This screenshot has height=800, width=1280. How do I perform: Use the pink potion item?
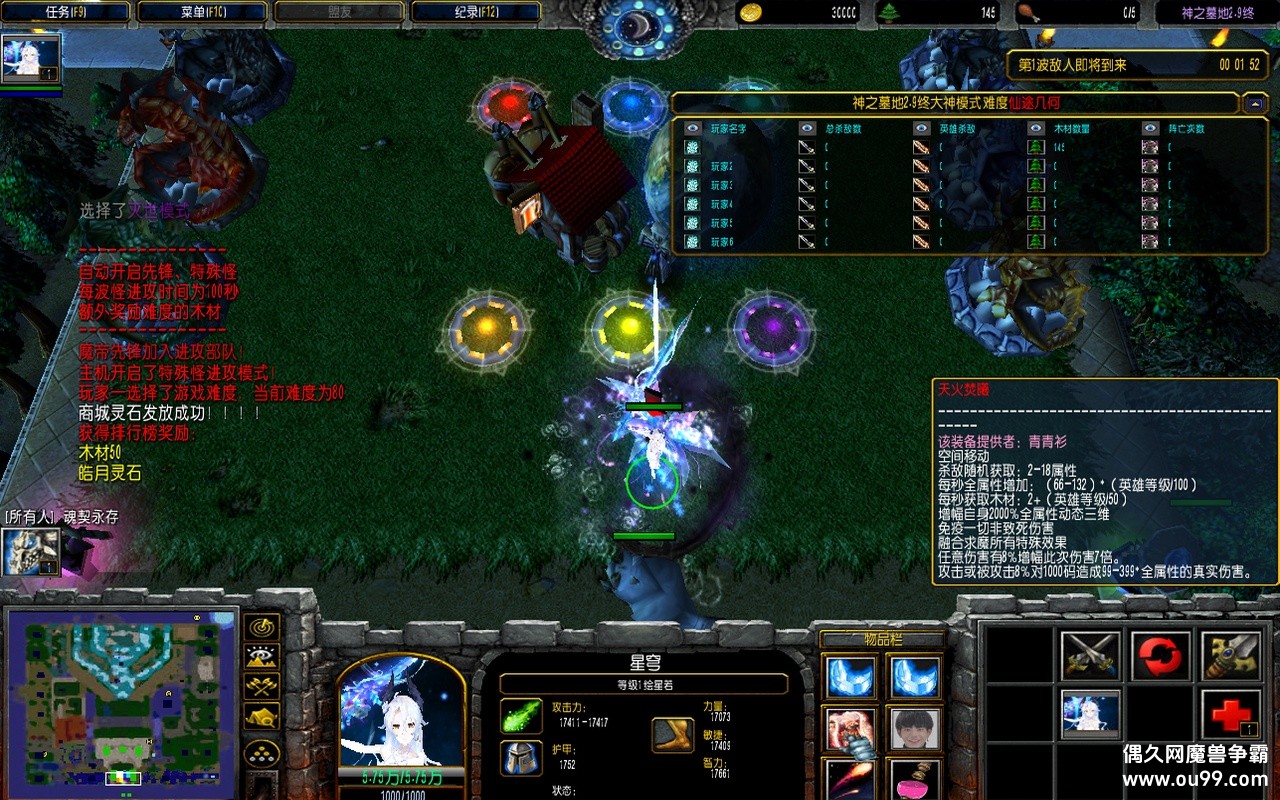coord(912,785)
